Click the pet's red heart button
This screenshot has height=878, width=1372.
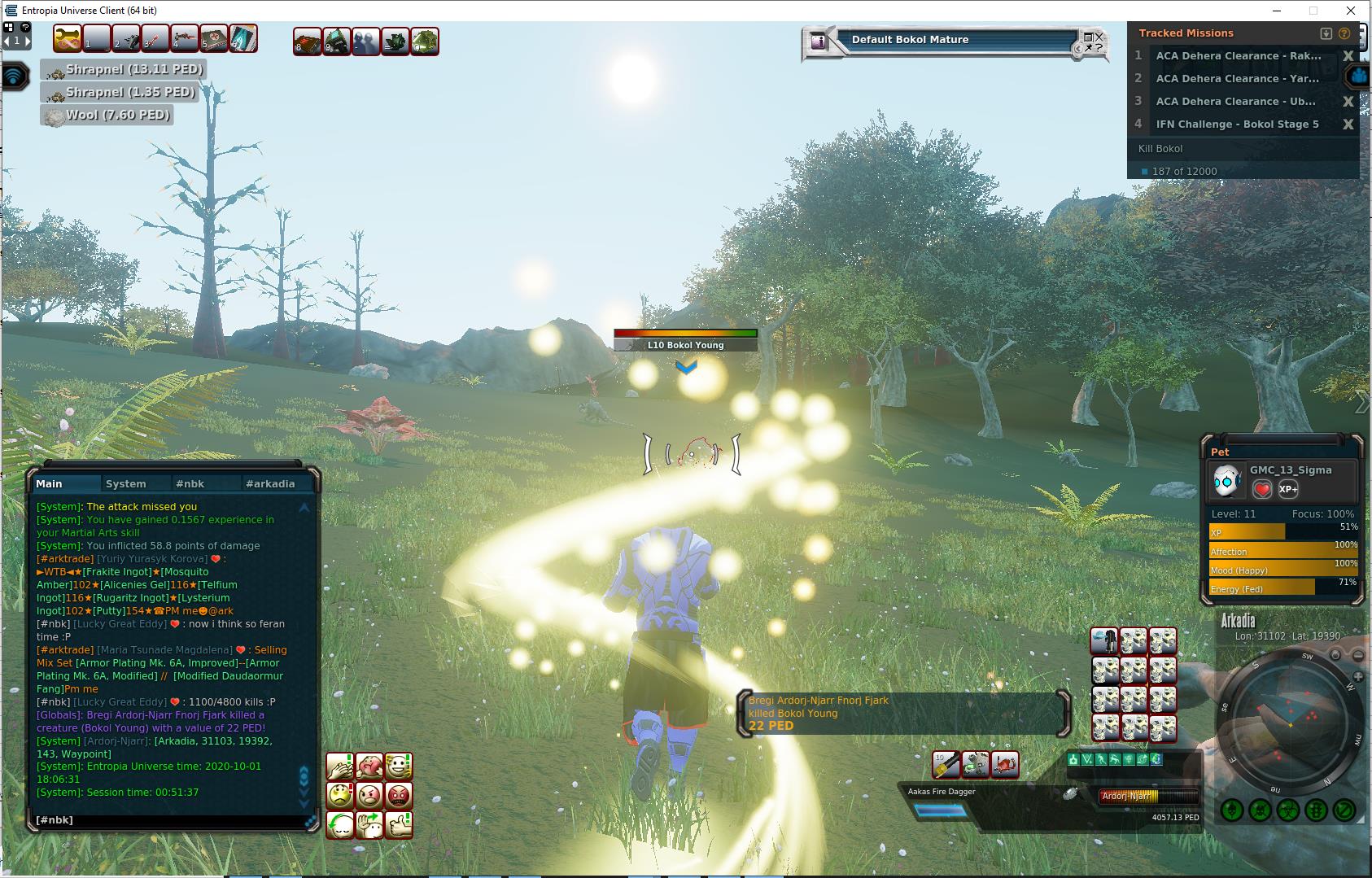tap(1261, 489)
